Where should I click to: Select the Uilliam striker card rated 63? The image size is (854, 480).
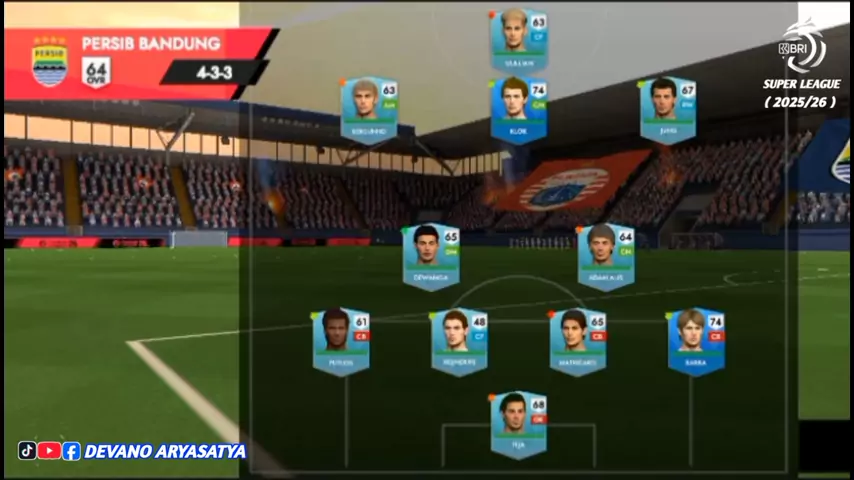(518, 39)
